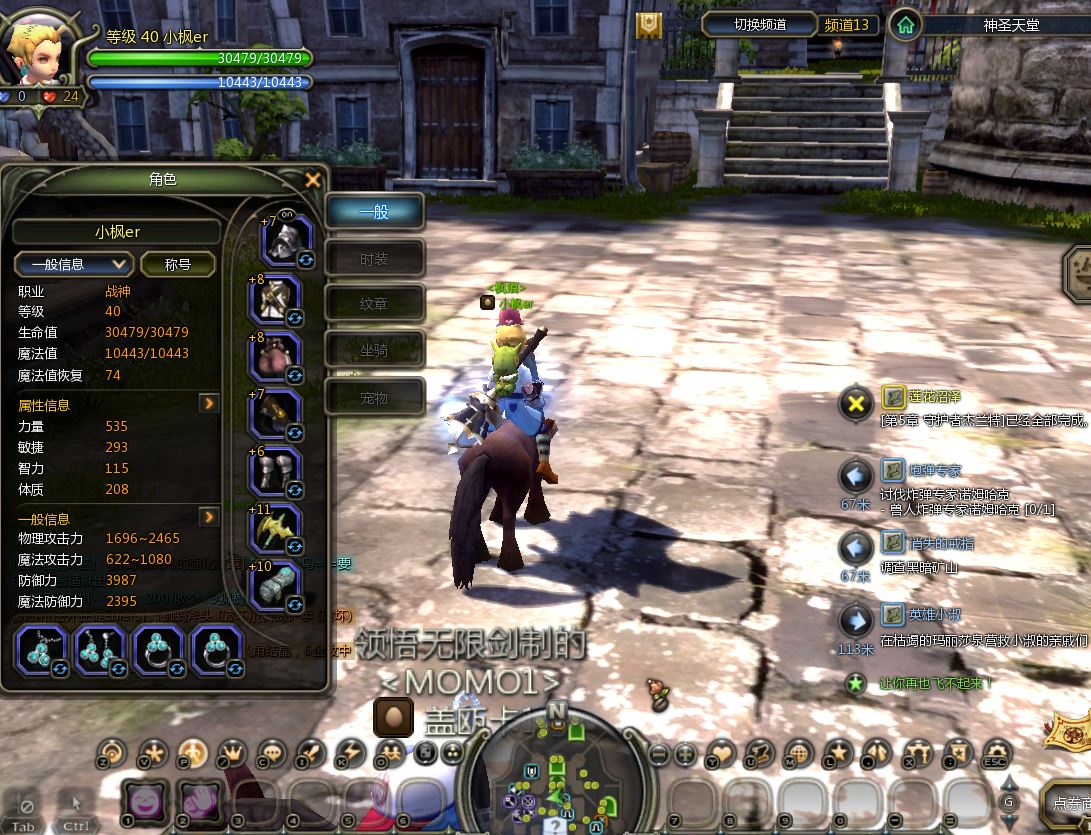The height and width of the screenshot is (835, 1091).
Task: Click the green home icon beside 神圣天堂
Action: 905,24
